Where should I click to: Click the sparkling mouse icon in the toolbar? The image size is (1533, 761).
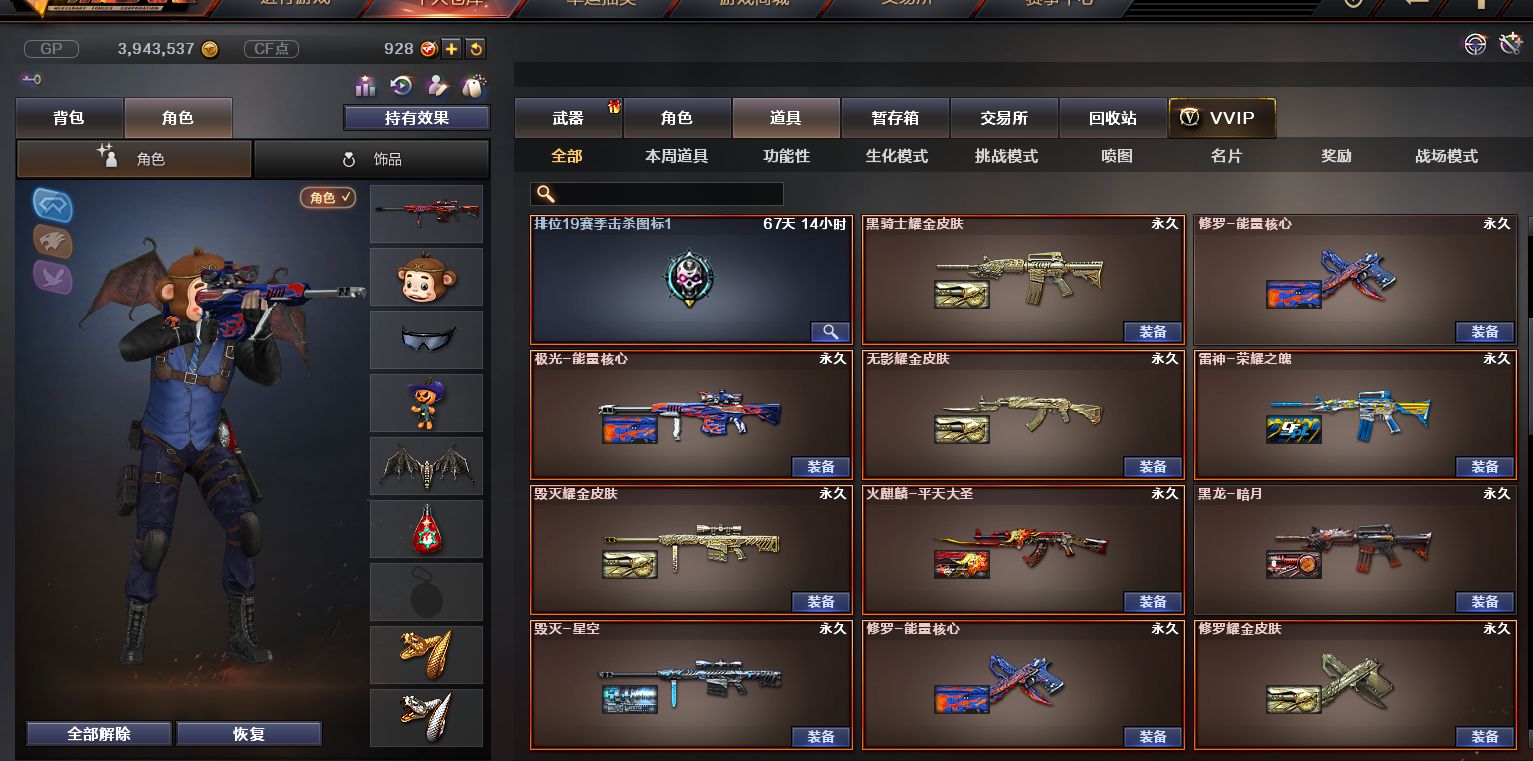click(x=475, y=85)
